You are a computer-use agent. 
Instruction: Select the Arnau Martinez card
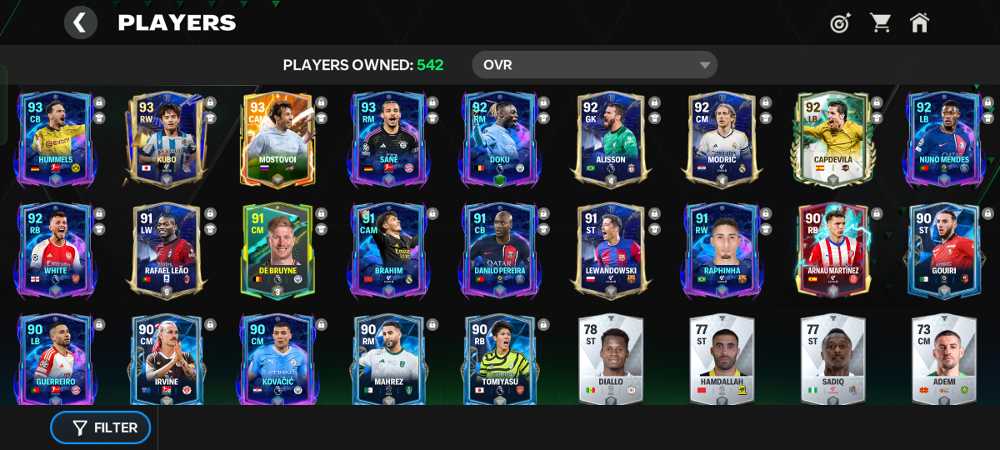832,250
